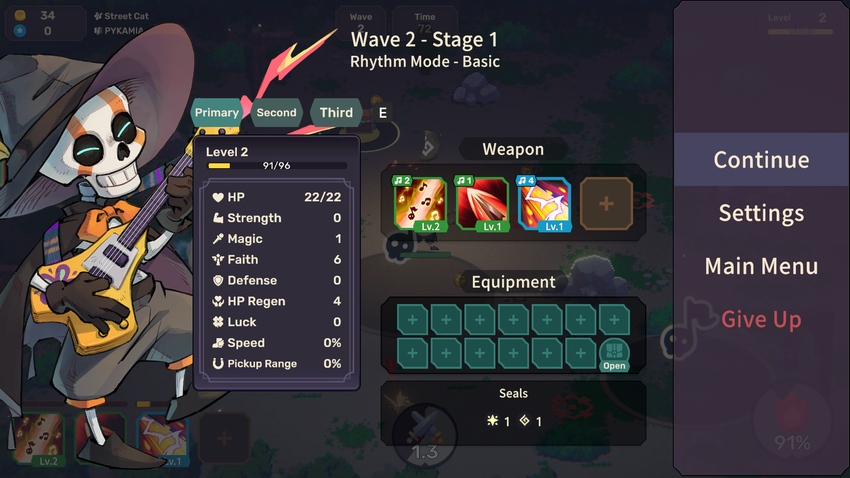Click the empty weapon slot with plus
The image size is (850, 478).
tap(606, 204)
